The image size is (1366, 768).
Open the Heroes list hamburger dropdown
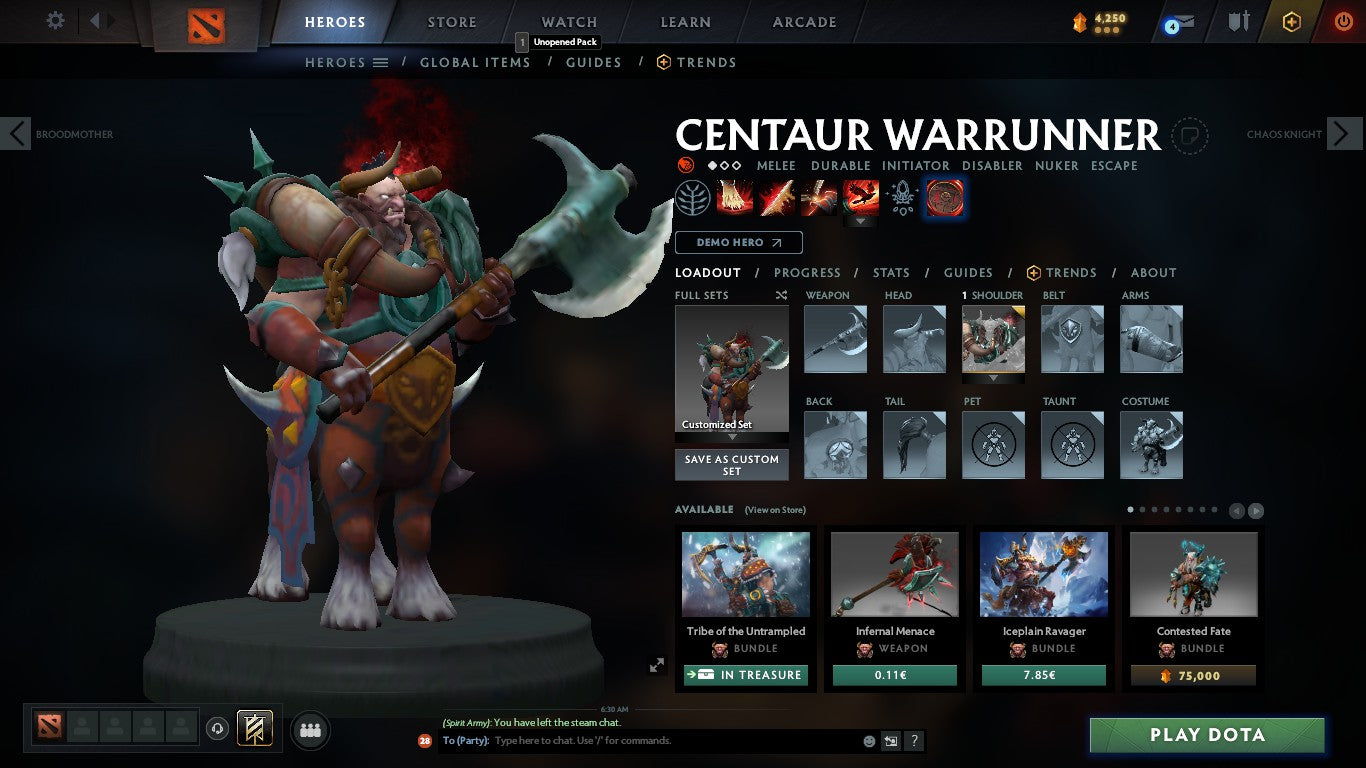click(x=380, y=62)
